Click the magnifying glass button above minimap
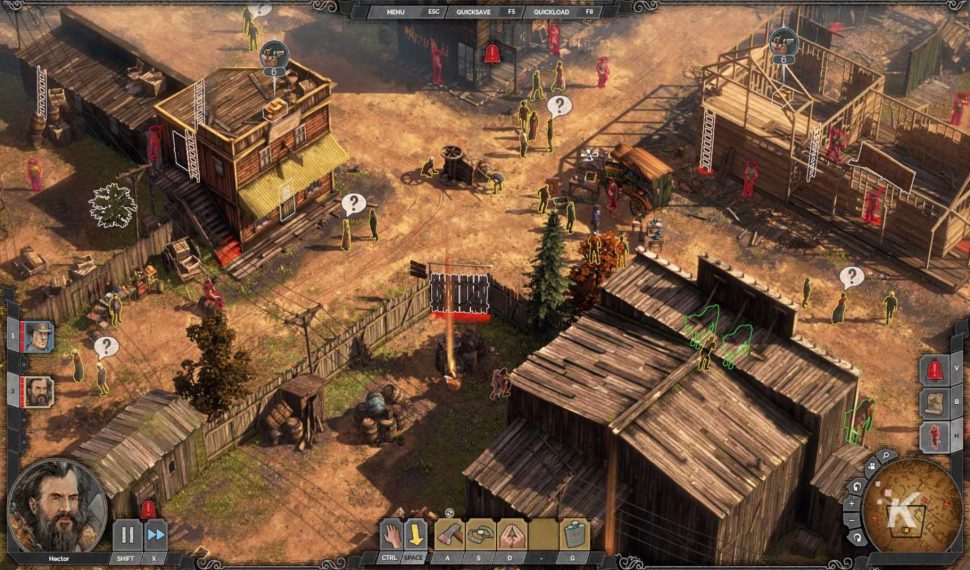970x570 pixels. point(885,456)
